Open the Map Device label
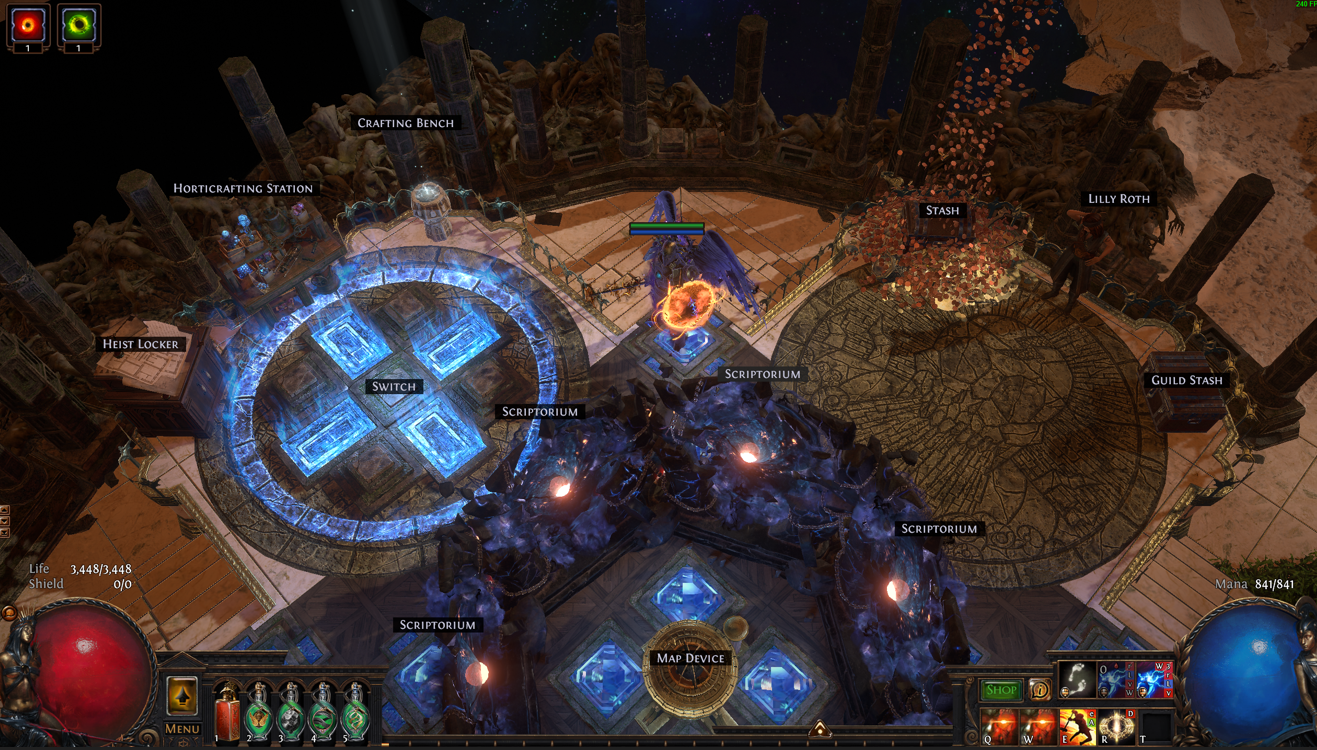 pos(690,658)
